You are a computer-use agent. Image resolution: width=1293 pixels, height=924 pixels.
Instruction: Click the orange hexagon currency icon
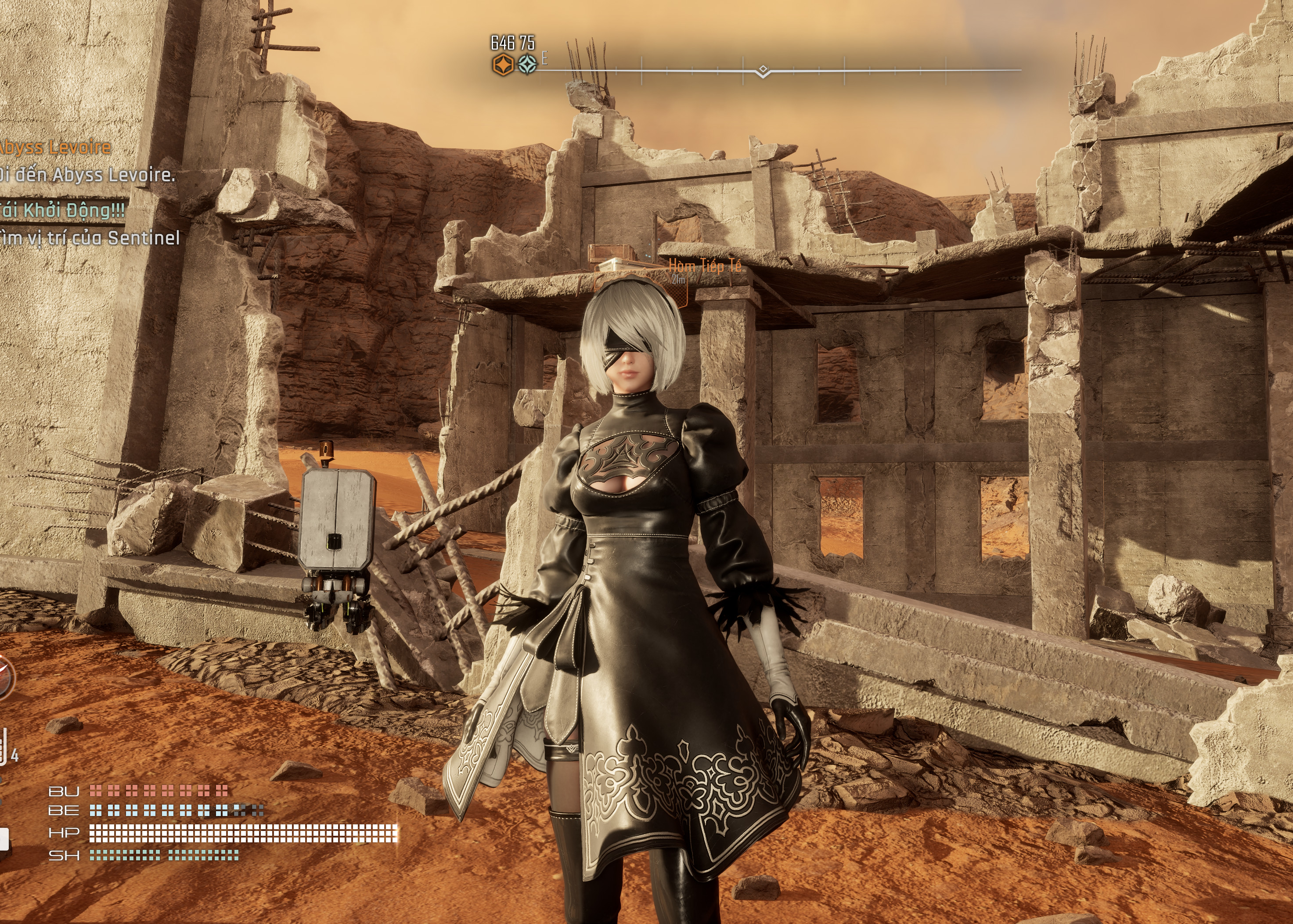(x=502, y=65)
